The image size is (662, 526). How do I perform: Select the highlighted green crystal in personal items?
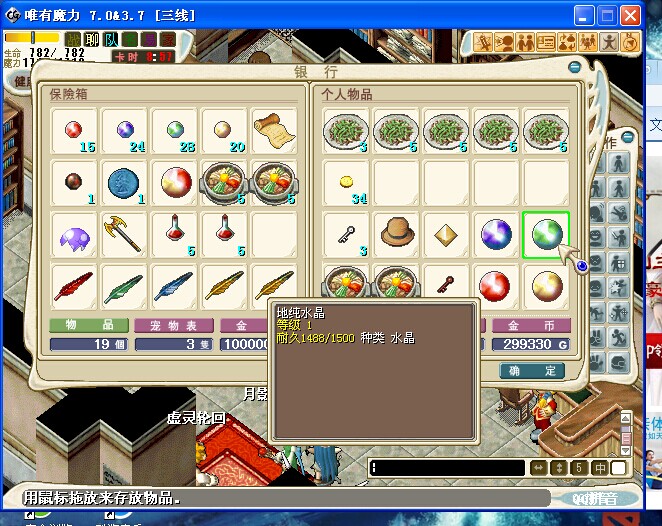[x=545, y=234]
